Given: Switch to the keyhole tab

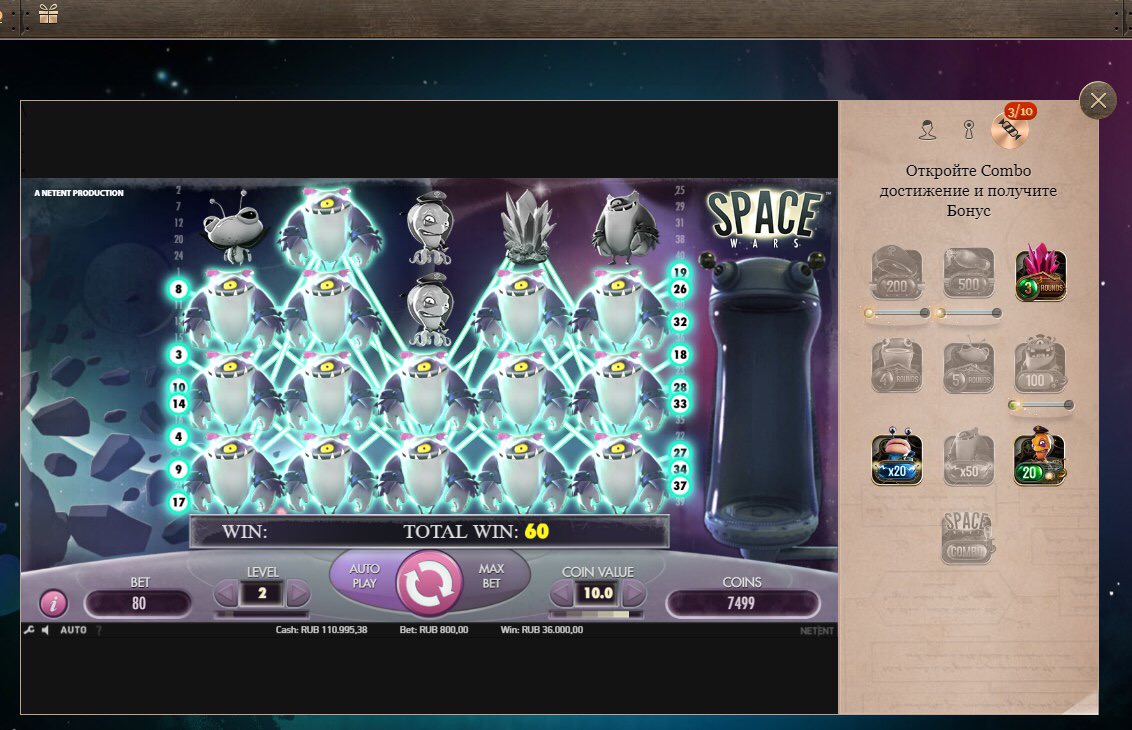Looking at the screenshot, I should point(968,130).
